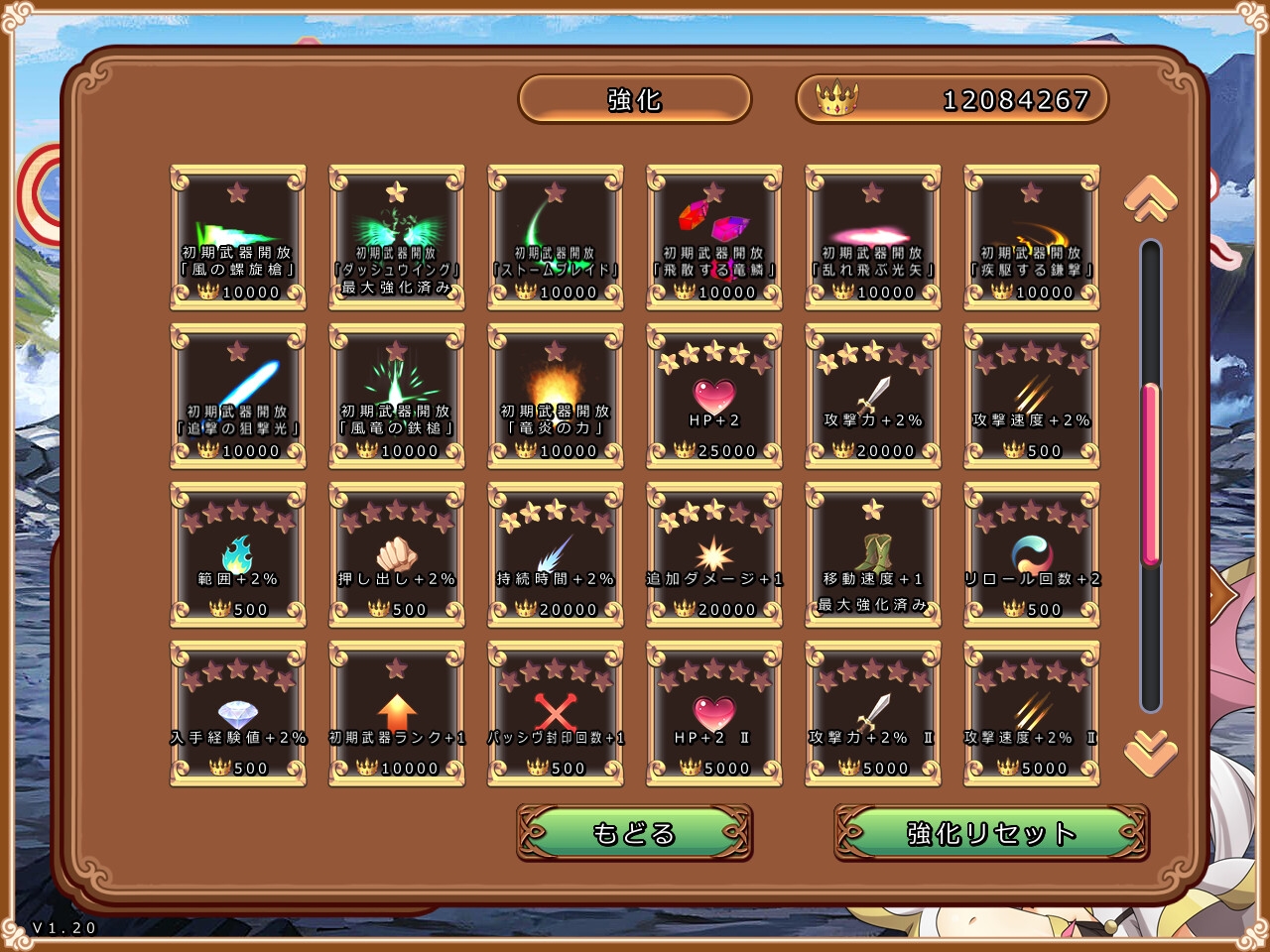Select the 入手経験値+2% diamond upgrade

(238, 714)
